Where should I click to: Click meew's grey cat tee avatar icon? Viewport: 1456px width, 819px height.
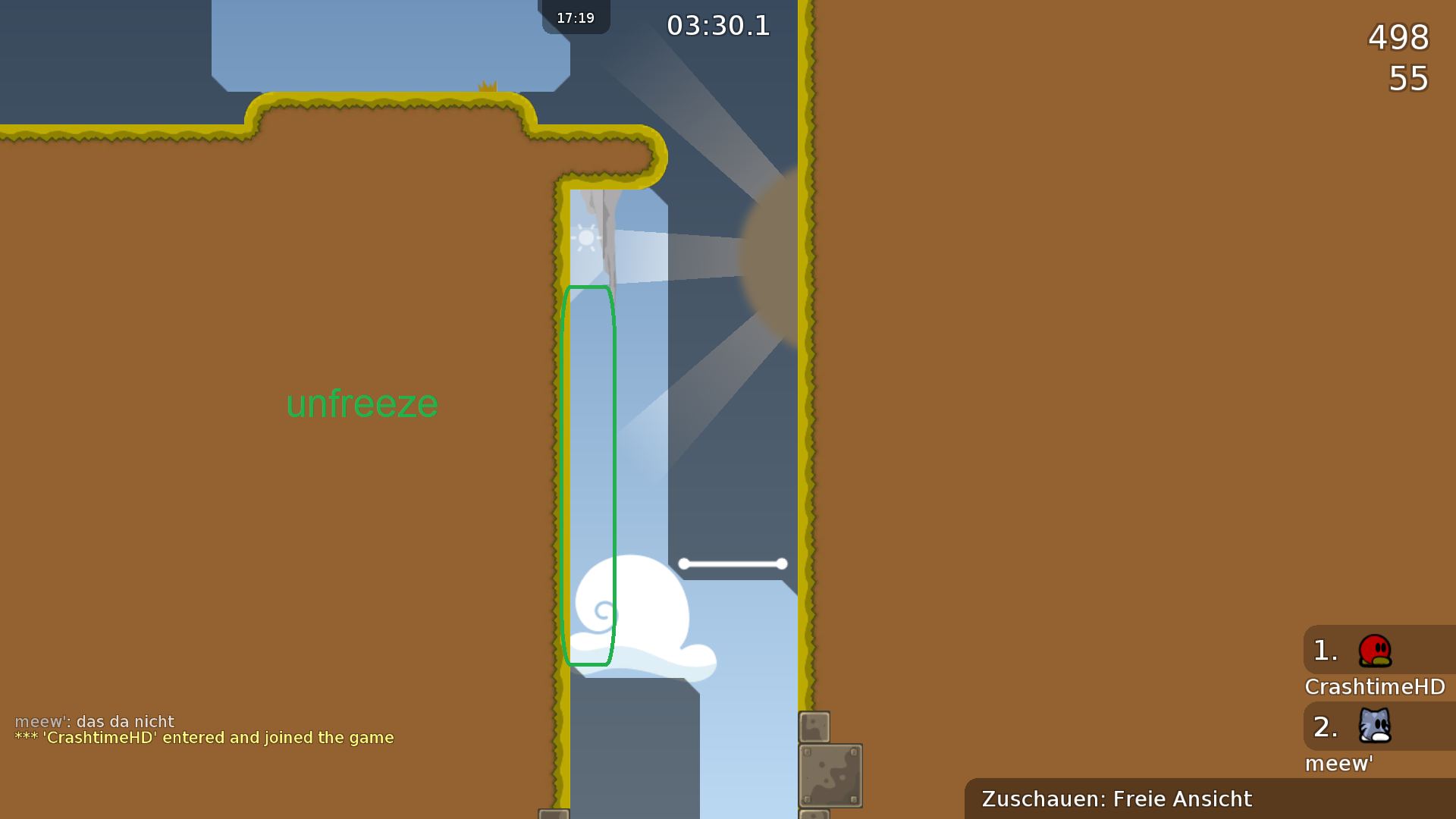(x=1374, y=726)
